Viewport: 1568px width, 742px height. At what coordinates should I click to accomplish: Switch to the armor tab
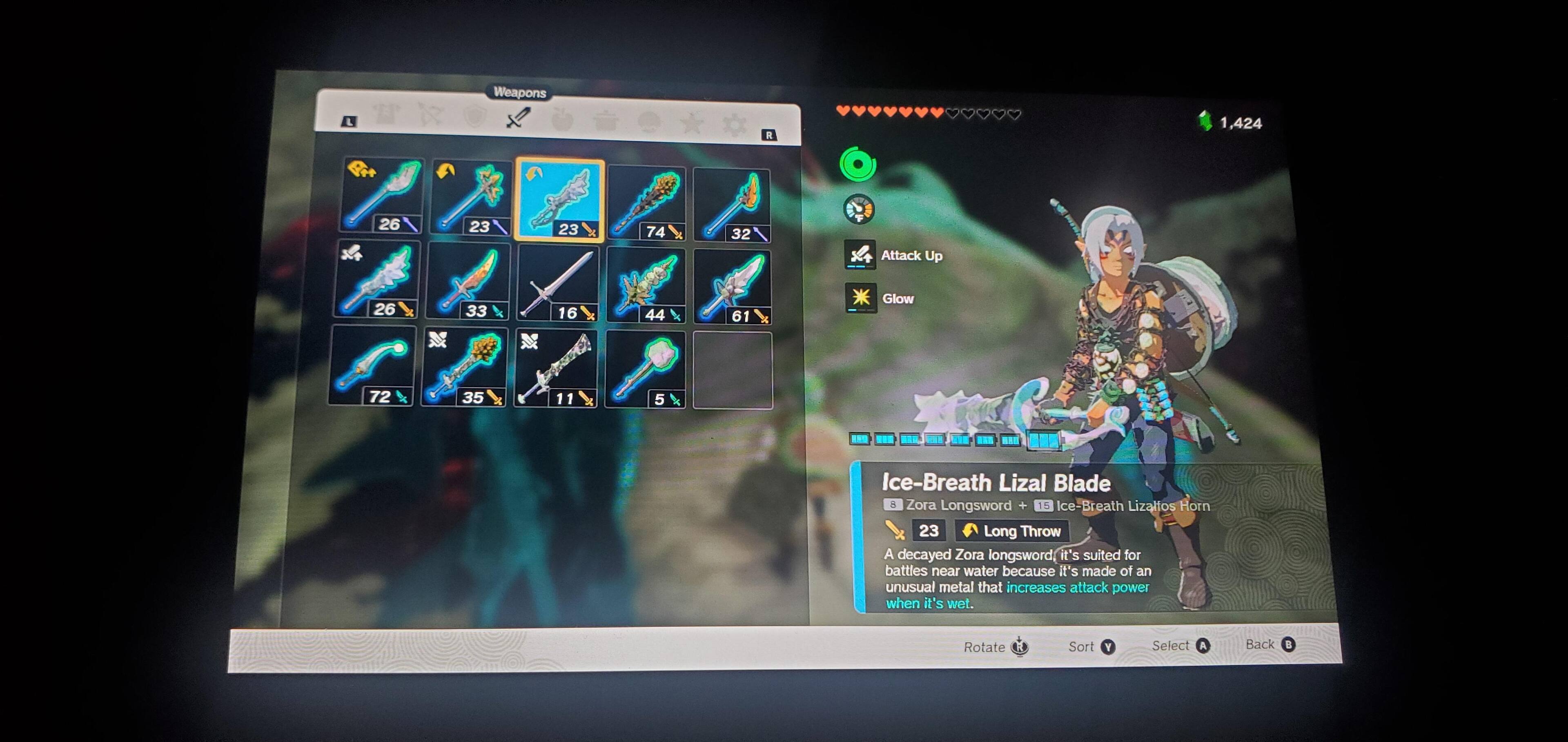[387, 114]
